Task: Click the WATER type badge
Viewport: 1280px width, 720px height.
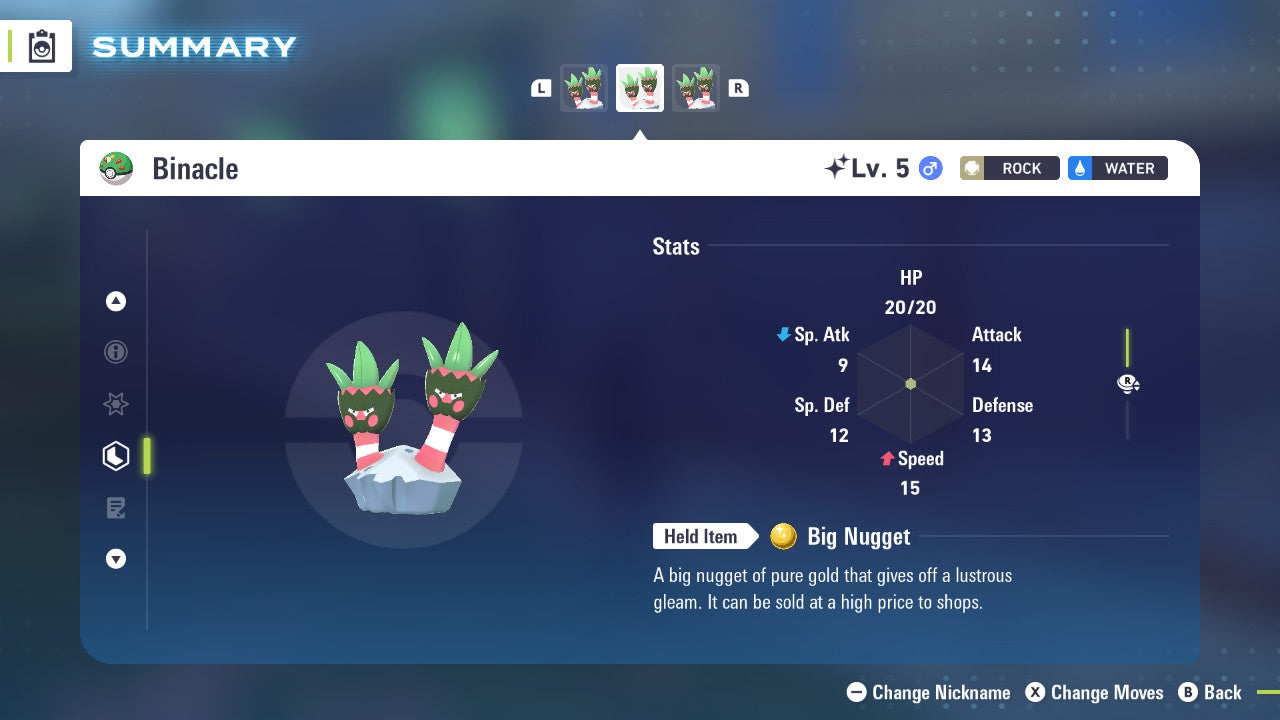Action: pyautogui.click(x=1117, y=168)
